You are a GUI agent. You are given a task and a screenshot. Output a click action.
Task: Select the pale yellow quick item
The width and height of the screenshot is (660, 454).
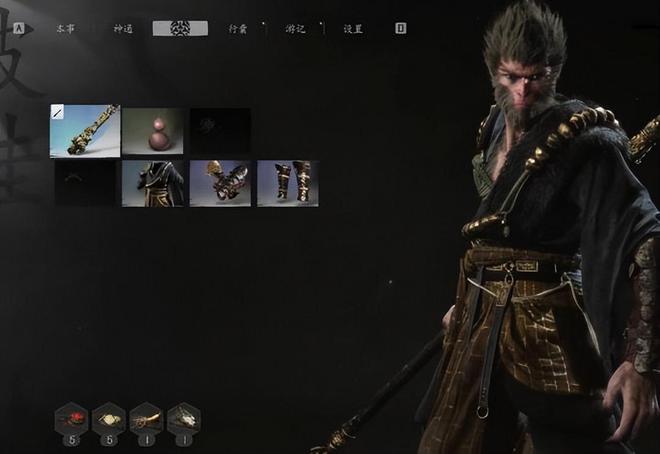point(108,417)
